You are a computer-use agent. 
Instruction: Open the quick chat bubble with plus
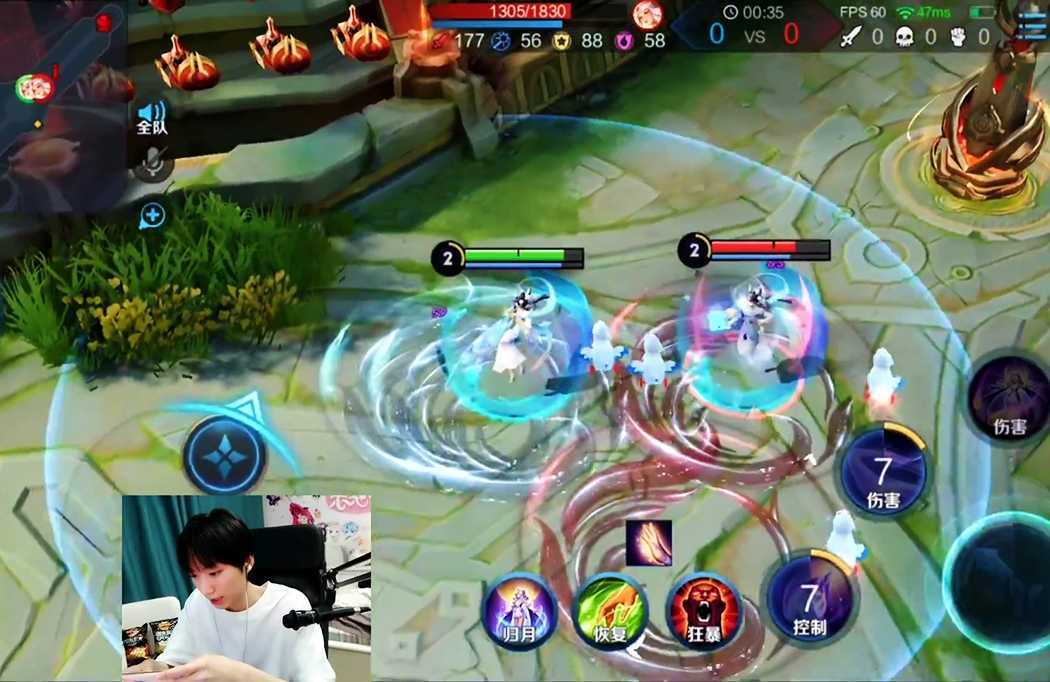(152, 215)
